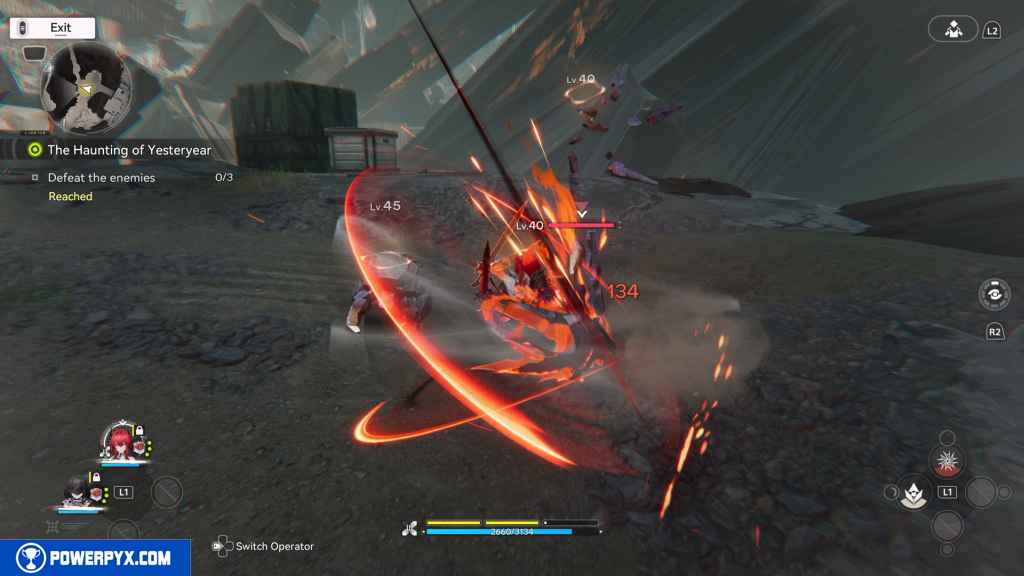1024x576 pixels.
Task: Open the team icon at top right
Action: (952, 29)
